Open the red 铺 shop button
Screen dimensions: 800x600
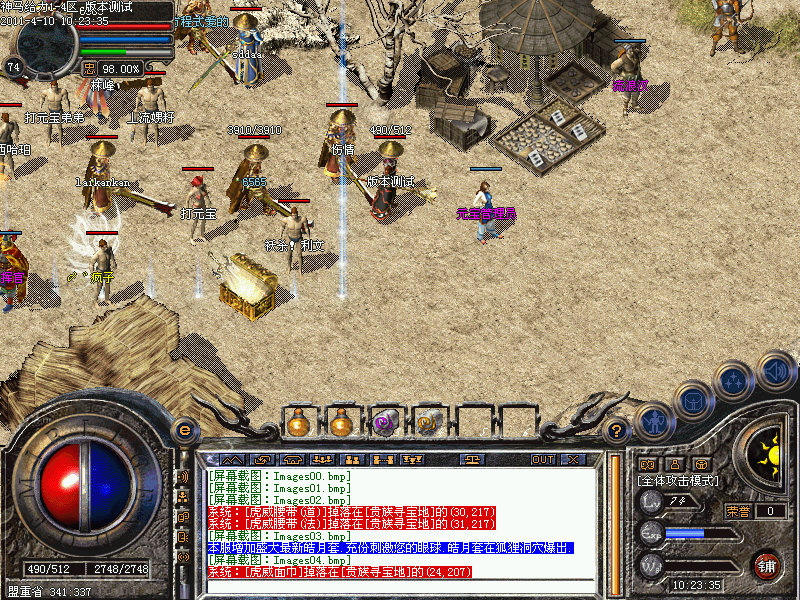767,565
